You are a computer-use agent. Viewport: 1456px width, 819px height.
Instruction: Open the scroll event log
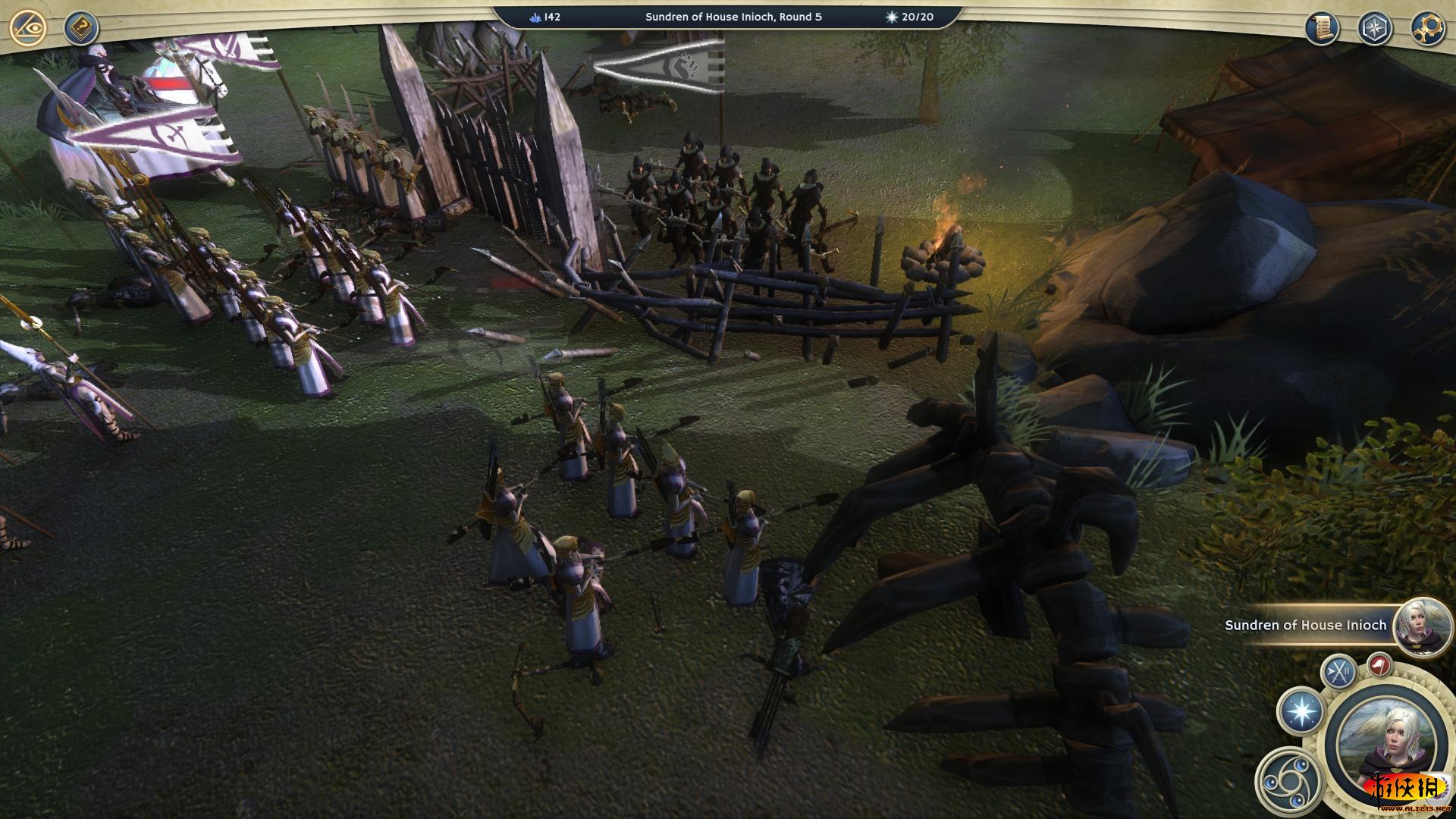pos(1322,28)
